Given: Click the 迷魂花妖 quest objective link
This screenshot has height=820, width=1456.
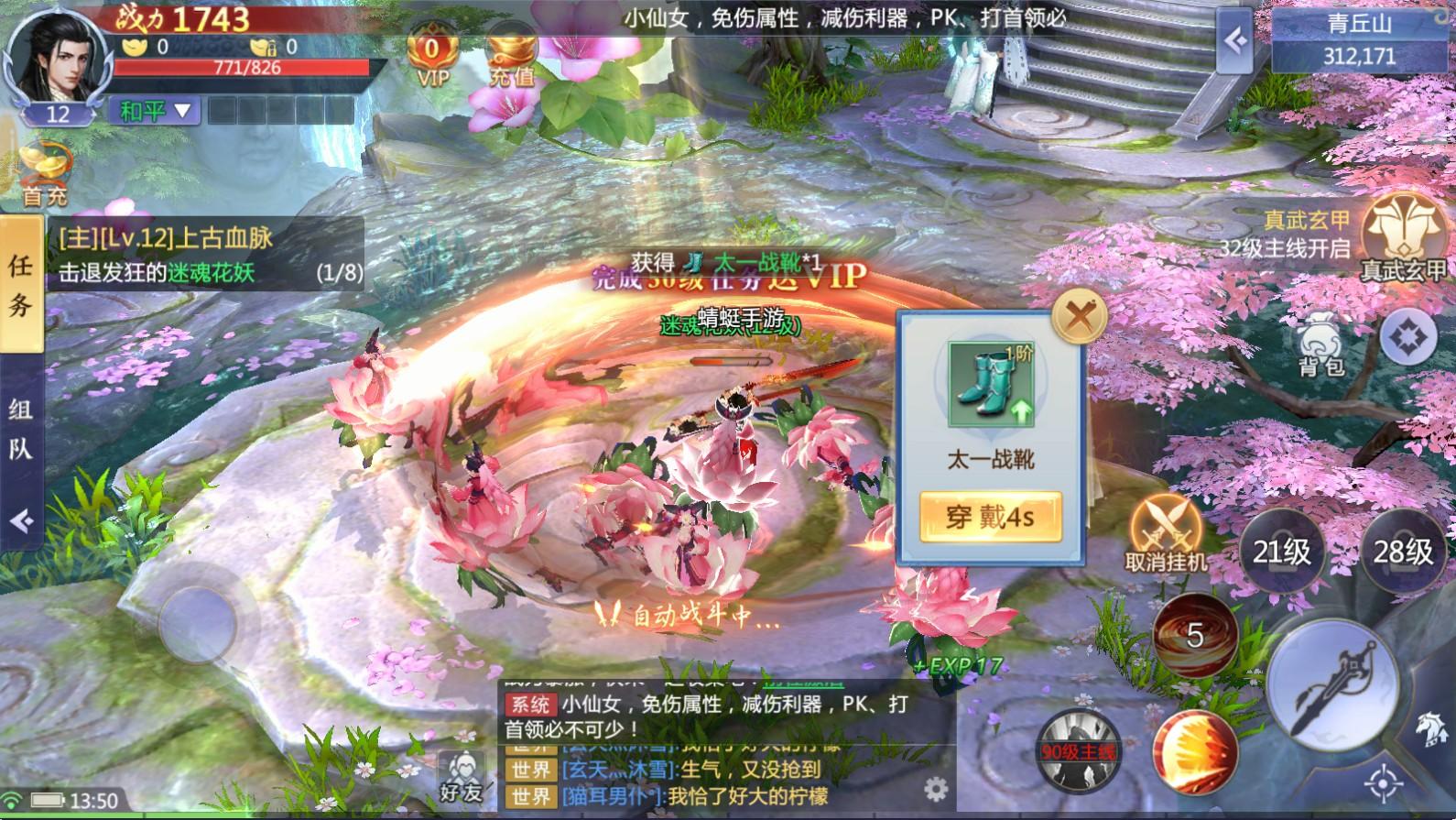Looking at the screenshot, I should coord(212,273).
